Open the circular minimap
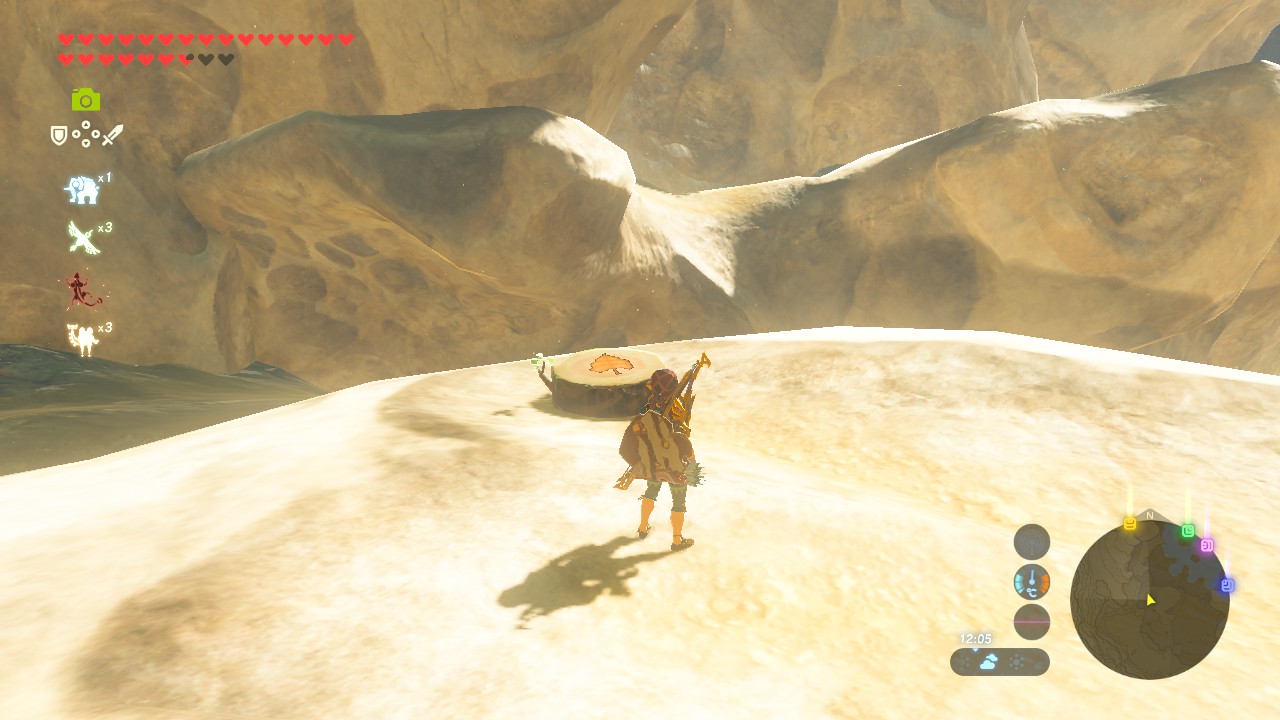Screen dimensions: 1280x720 tap(1148, 599)
